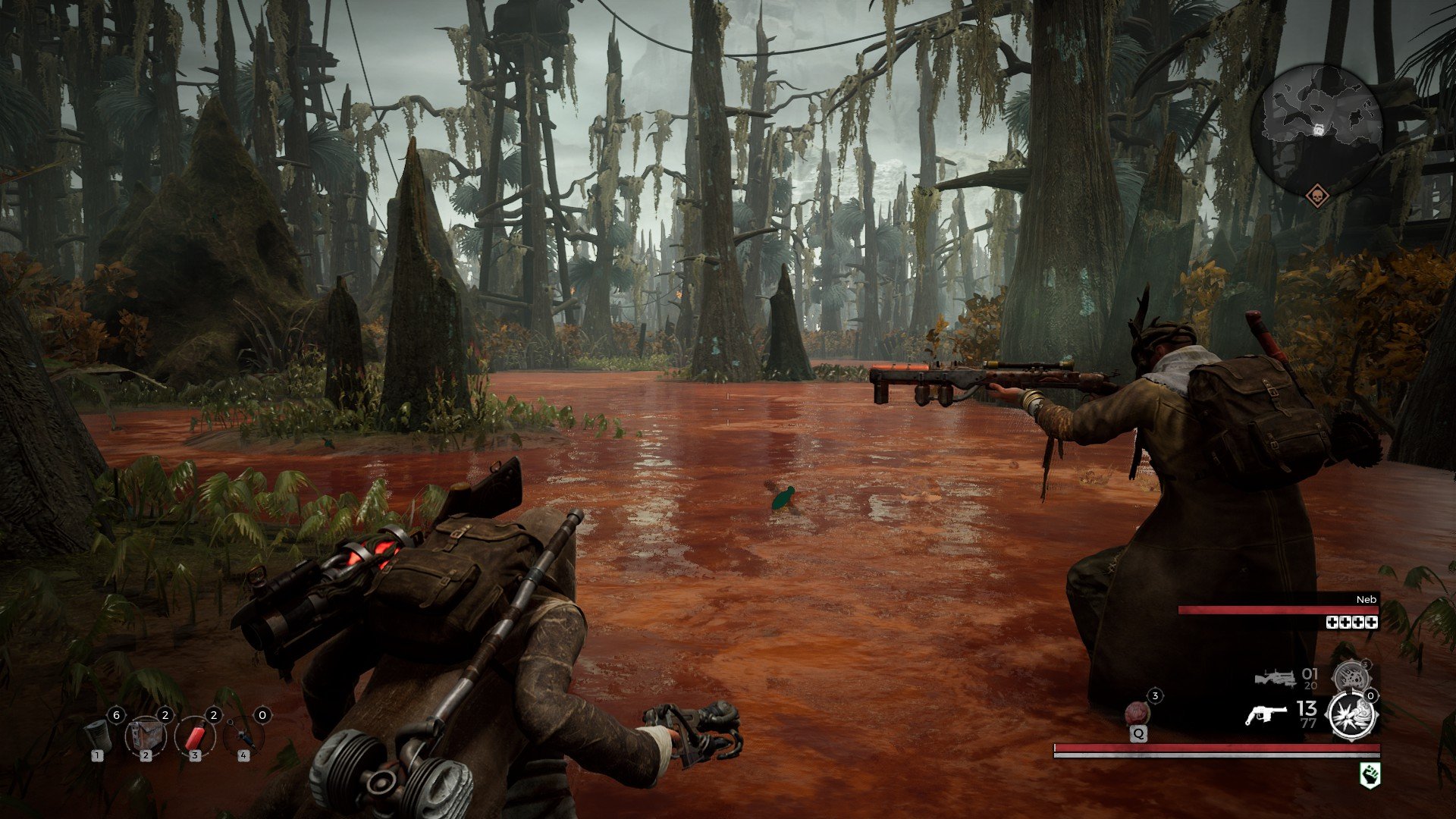1456x819 pixels.
Task: Click the counter badge showing 6 above slot 1
Action: (x=117, y=714)
